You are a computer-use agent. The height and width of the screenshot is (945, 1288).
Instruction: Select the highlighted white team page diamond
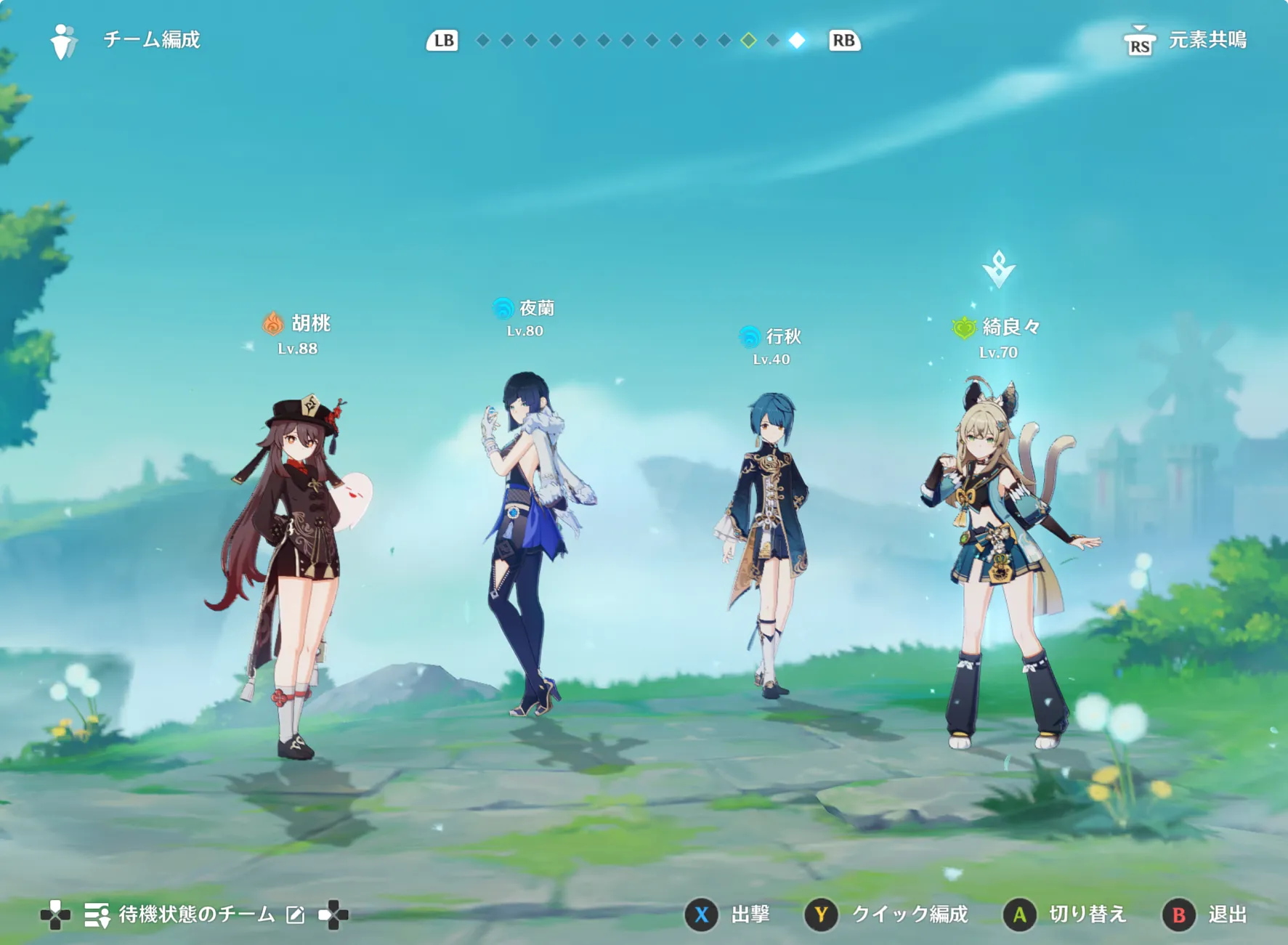[797, 41]
